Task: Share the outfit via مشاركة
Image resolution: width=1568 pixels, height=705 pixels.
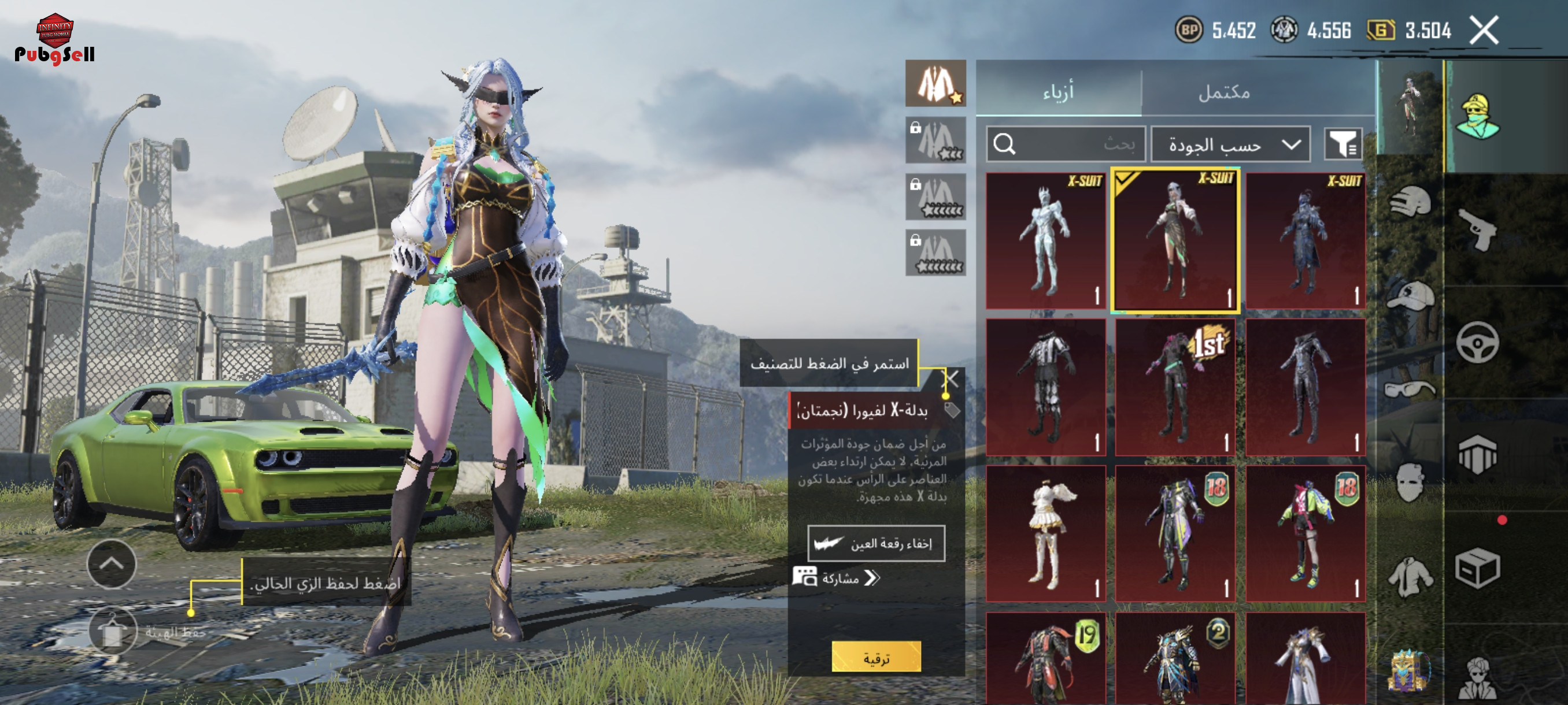Action: [x=838, y=578]
